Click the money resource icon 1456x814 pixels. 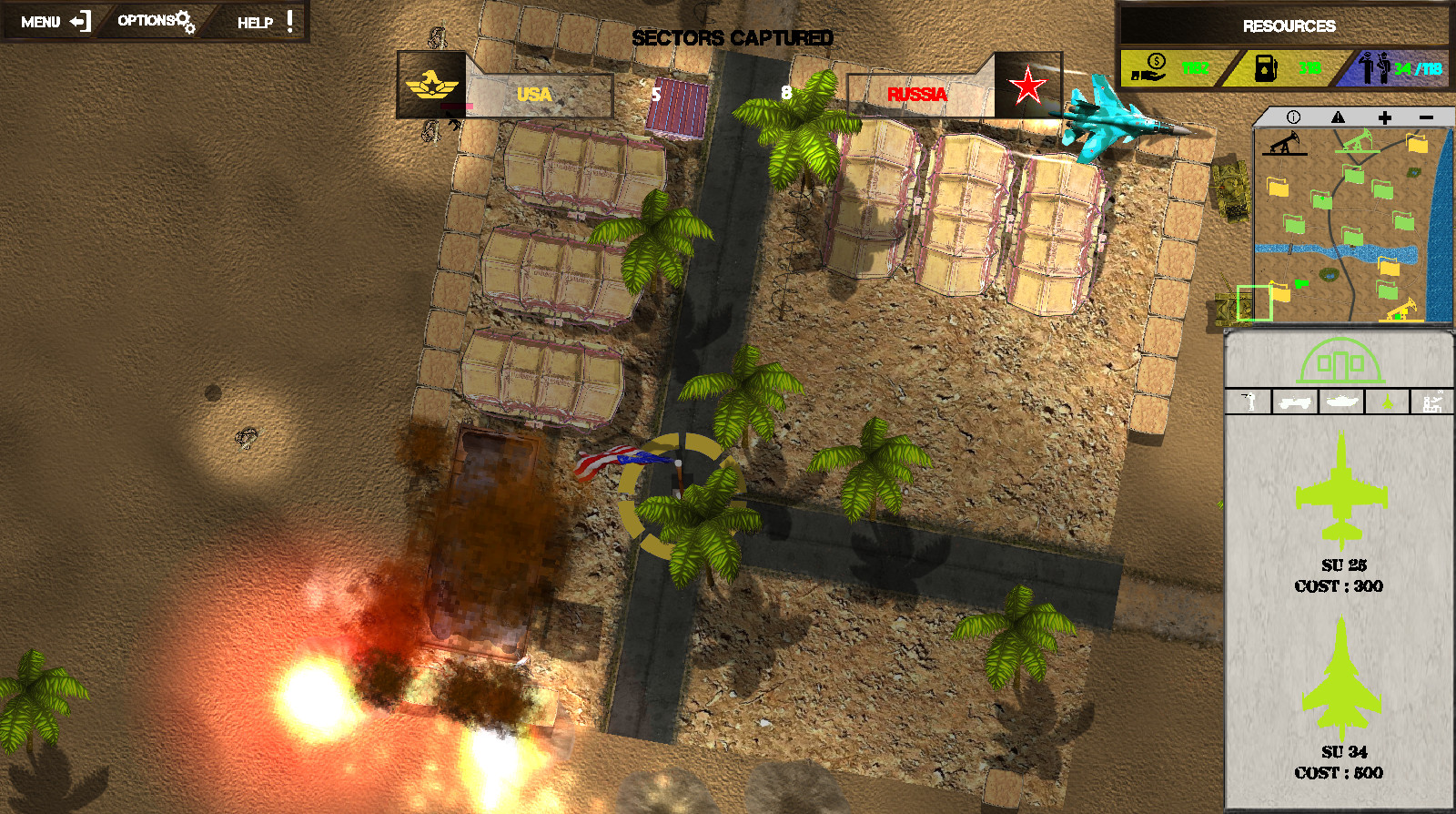click(x=1150, y=66)
